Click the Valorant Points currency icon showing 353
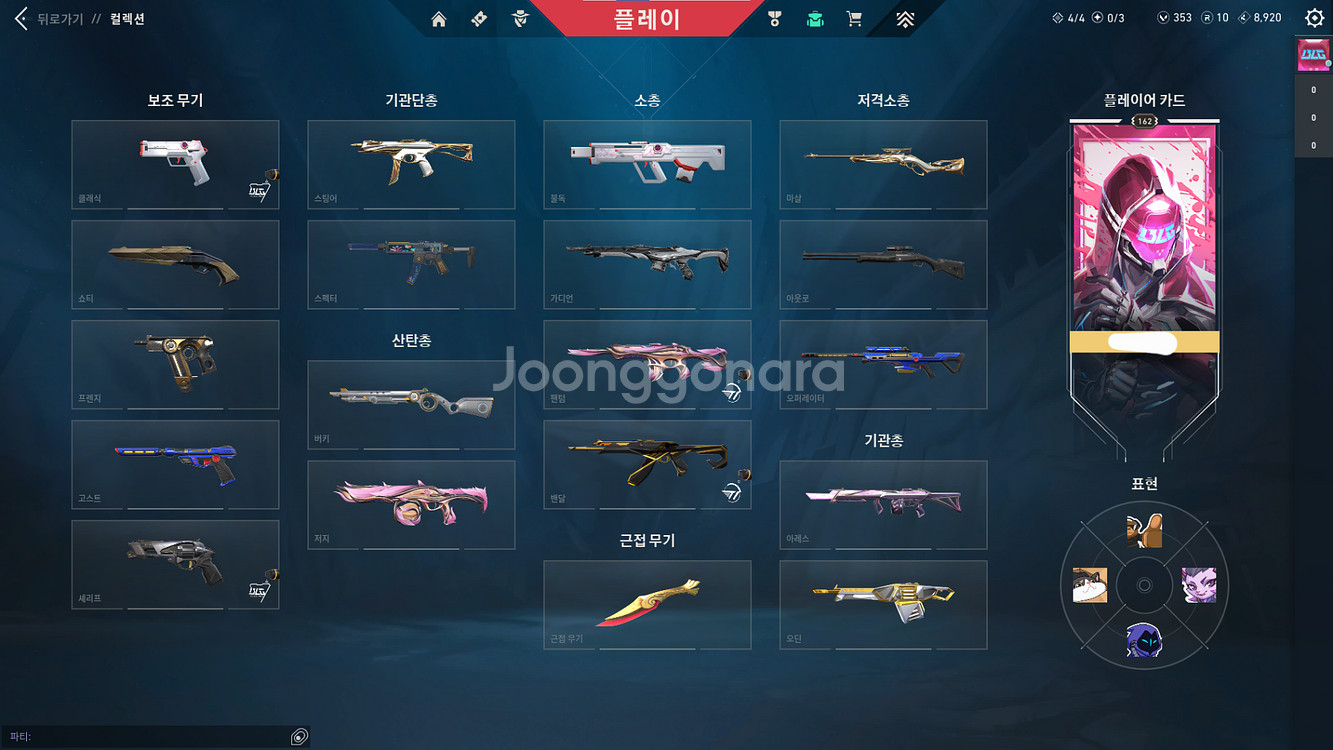The image size is (1333, 750). pyautogui.click(x=1163, y=17)
